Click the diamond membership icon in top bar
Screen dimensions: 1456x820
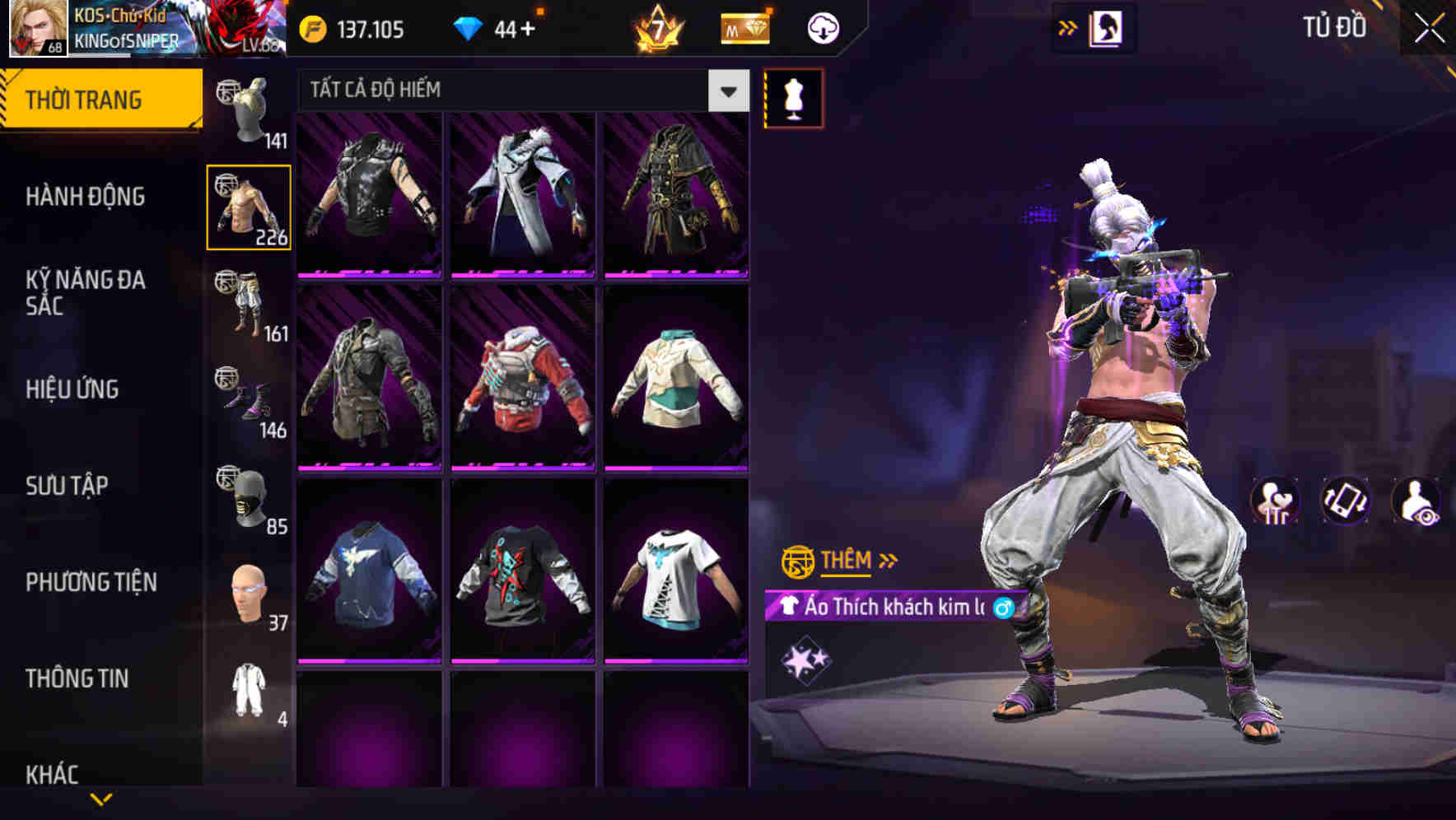pos(744,27)
